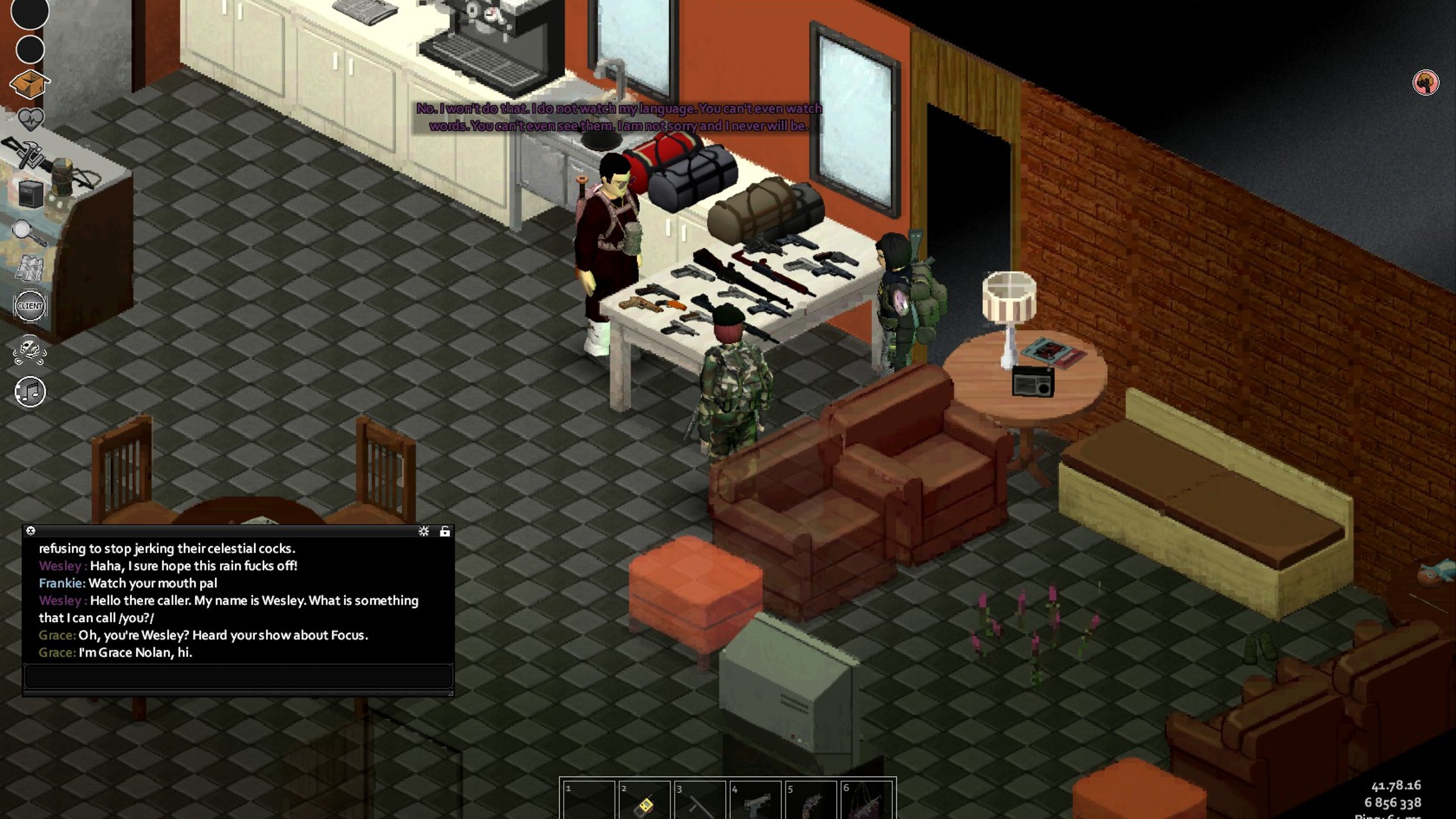The width and height of the screenshot is (1456, 819).
Task: Toggle the skull and crossbones PvP icon
Action: click(x=29, y=350)
